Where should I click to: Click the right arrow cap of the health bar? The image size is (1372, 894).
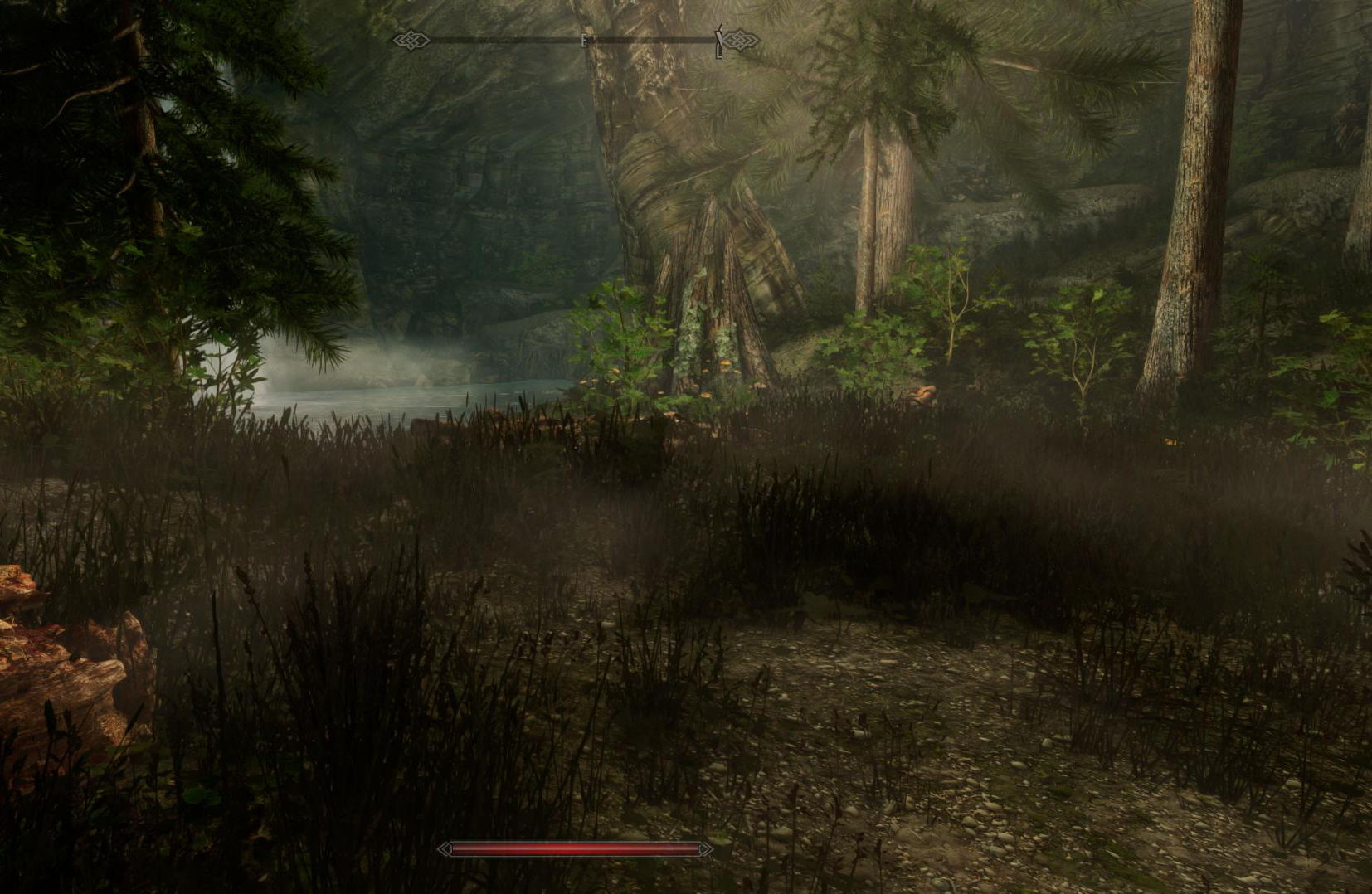tap(704, 849)
